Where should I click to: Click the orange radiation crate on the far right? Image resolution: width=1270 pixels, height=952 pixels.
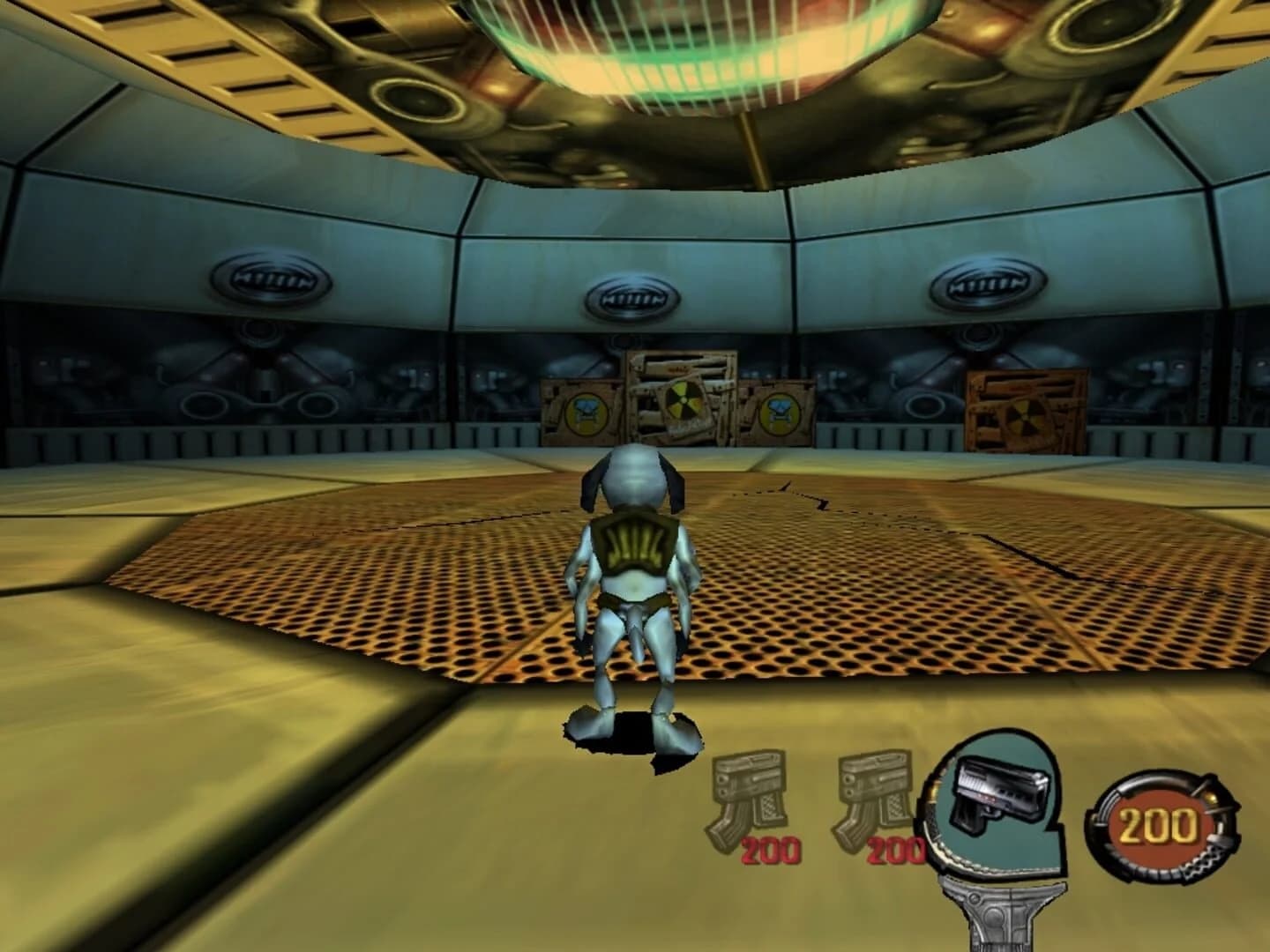point(1027,405)
